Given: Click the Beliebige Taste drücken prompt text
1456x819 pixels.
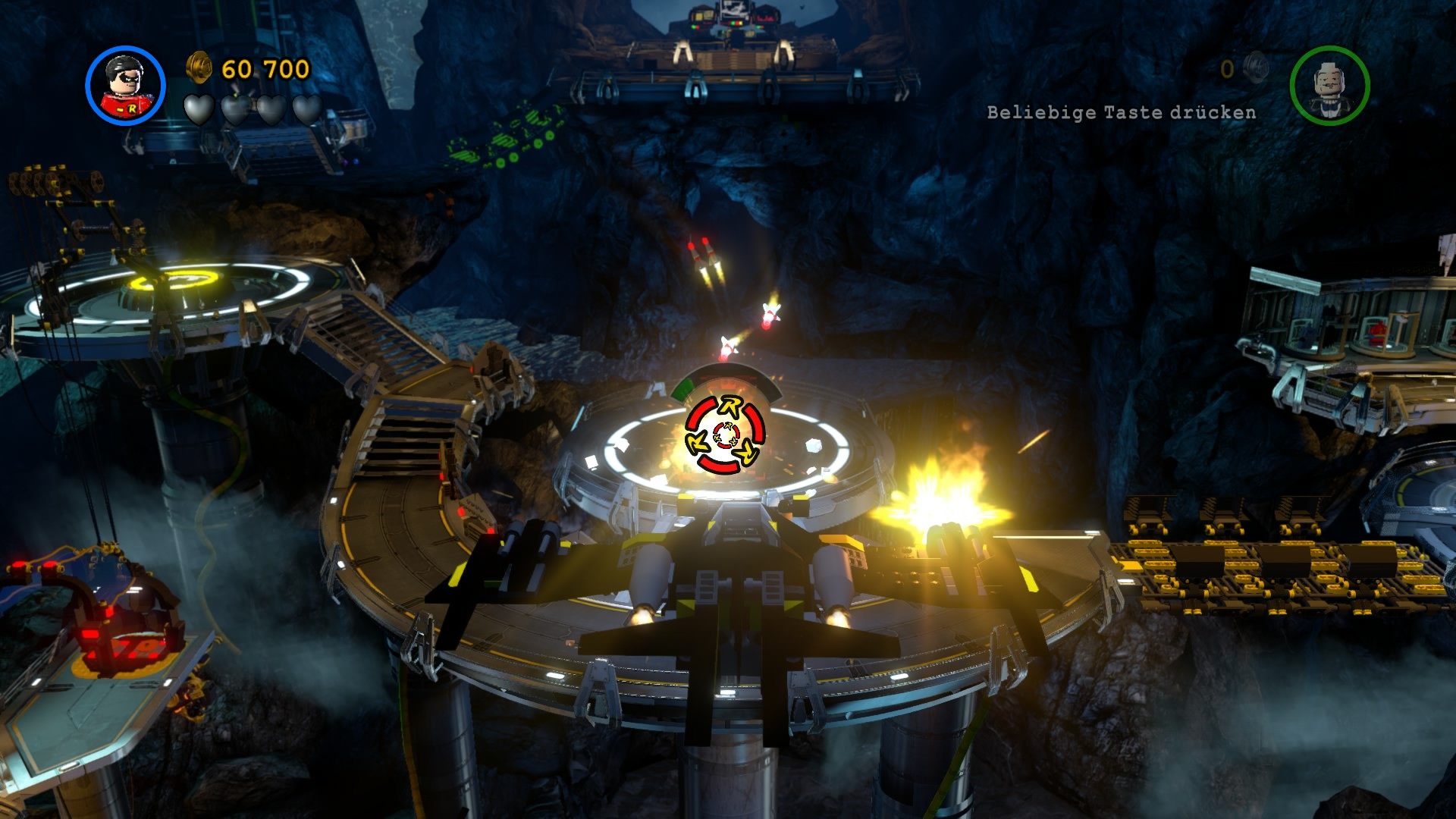Looking at the screenshot, I should tap(1121, 111).
